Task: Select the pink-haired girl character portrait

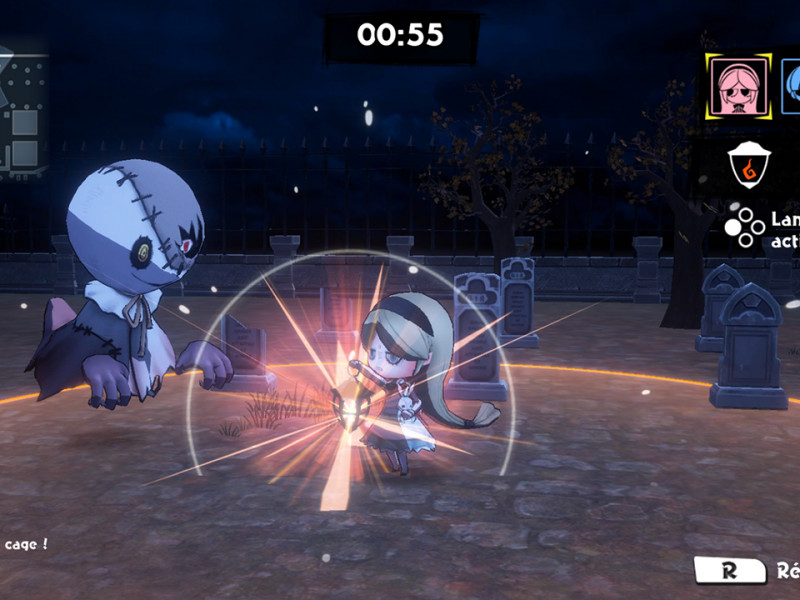Action: 738,86
